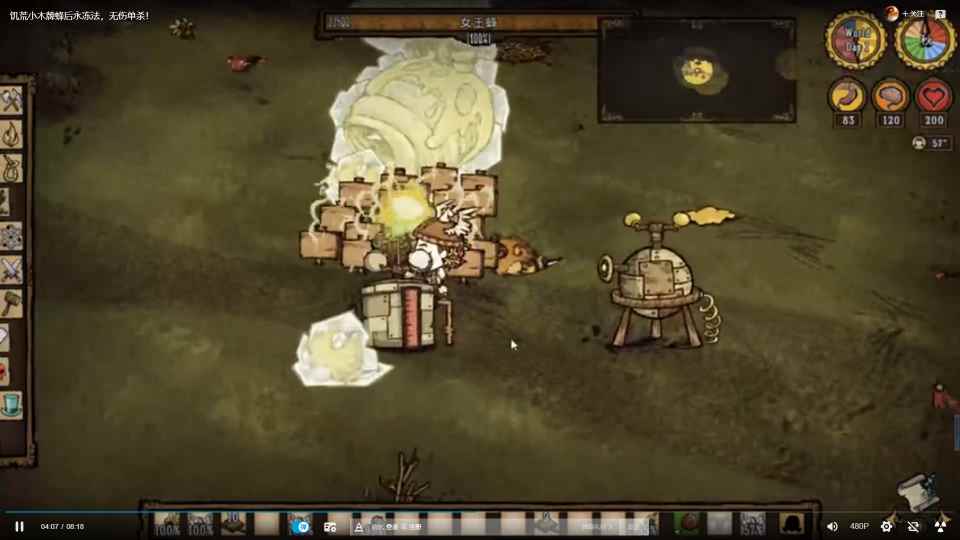Open the rolled map scroll button
Image resolution: width=960 pixels, height=540 pixels.
pos(918,492)
